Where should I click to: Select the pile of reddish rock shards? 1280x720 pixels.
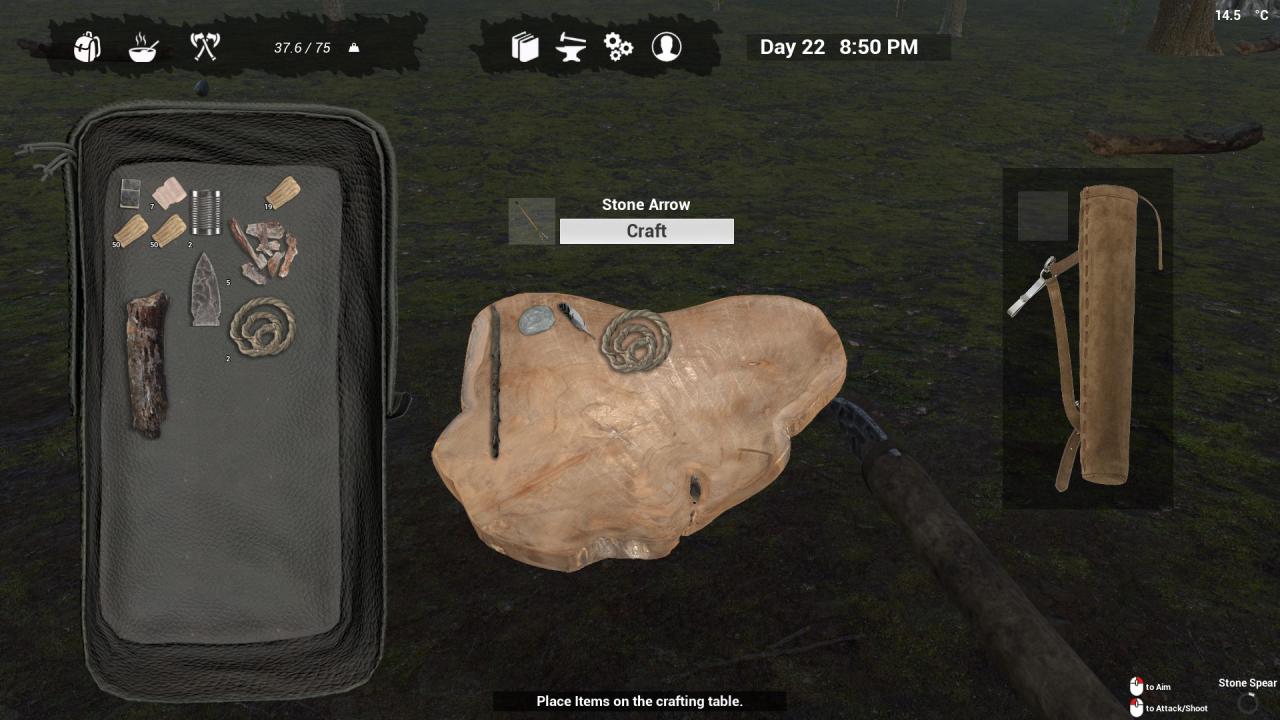pos(264,249)
